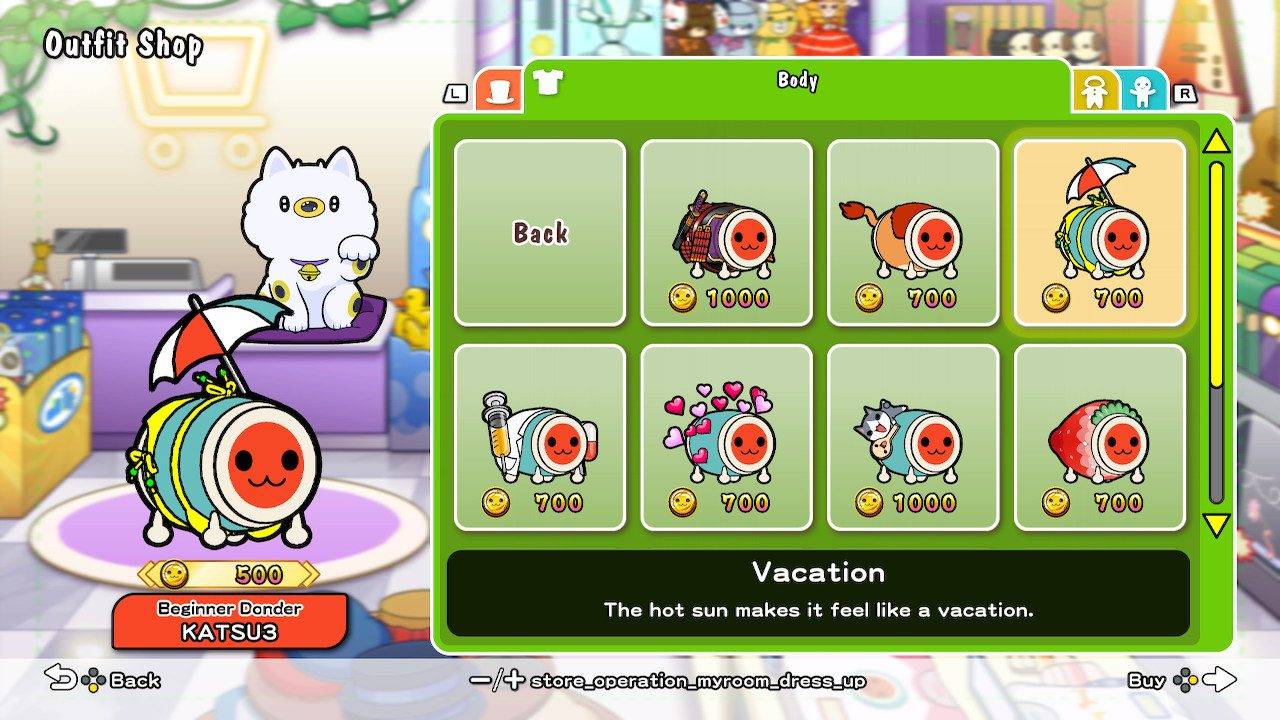1280x720 pixels.
Task: Open the Body shirt tab
Action: tap(547, 82)
